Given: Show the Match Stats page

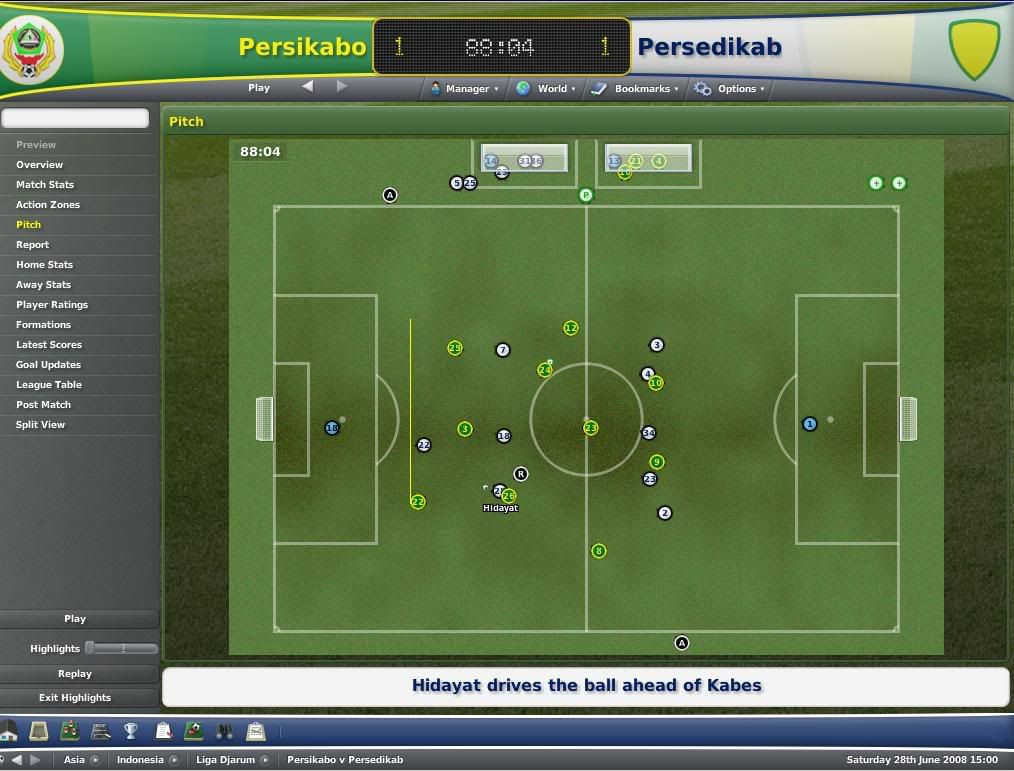Looking at the screenshot, I should click(45, 185).
